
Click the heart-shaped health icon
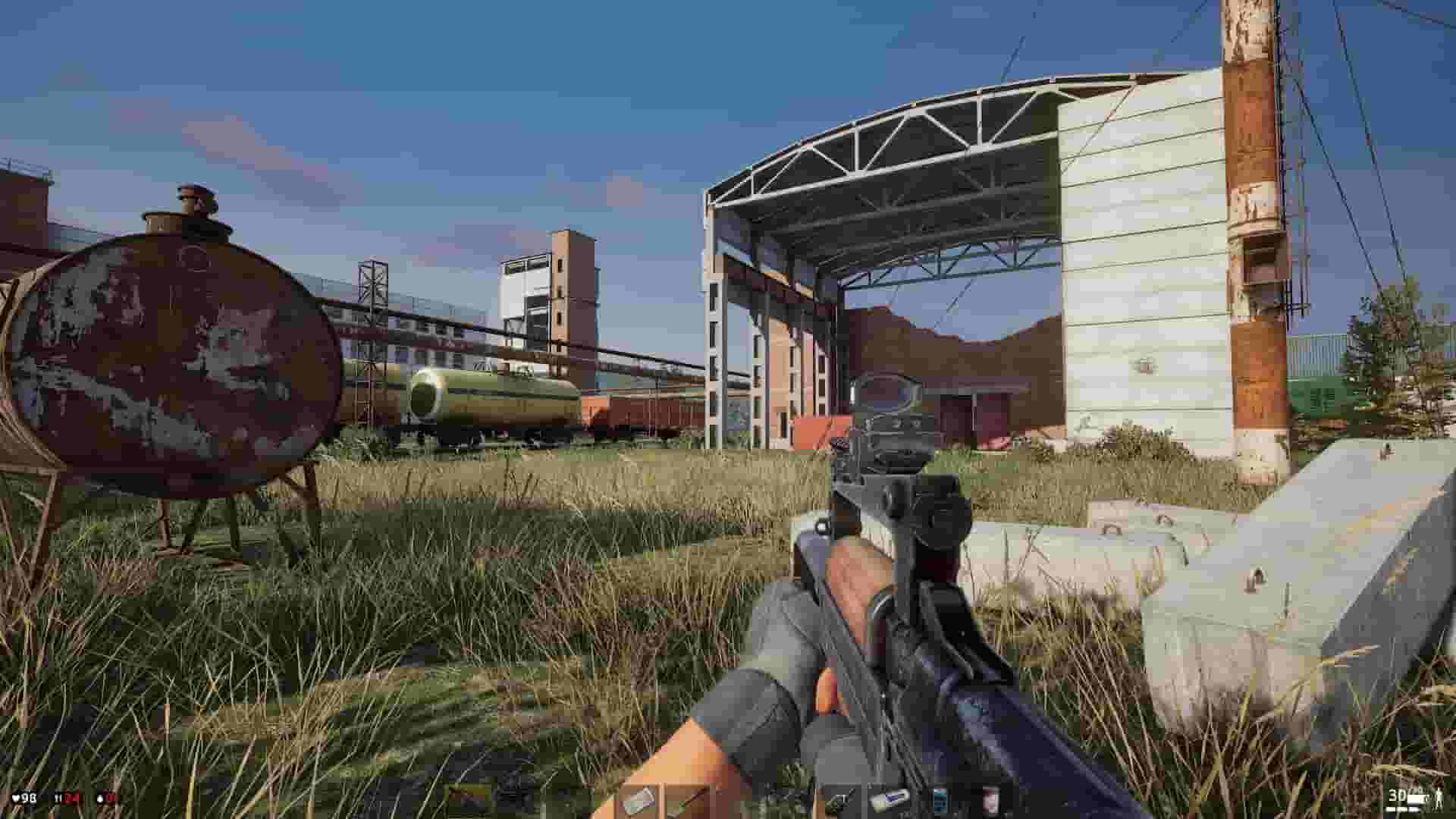point(16,798)
